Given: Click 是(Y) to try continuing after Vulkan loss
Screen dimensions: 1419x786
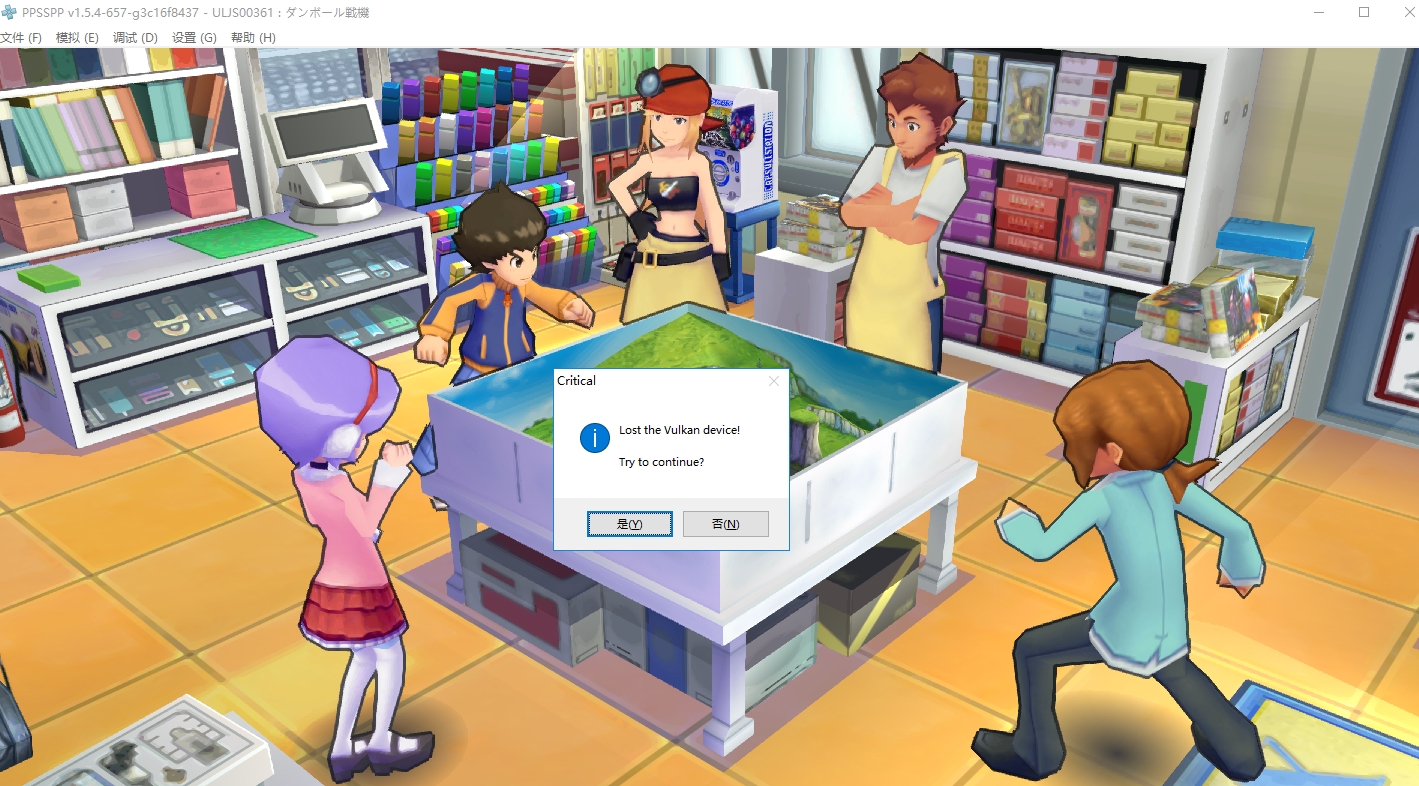Looking at the screenshot, I should 629,523.
